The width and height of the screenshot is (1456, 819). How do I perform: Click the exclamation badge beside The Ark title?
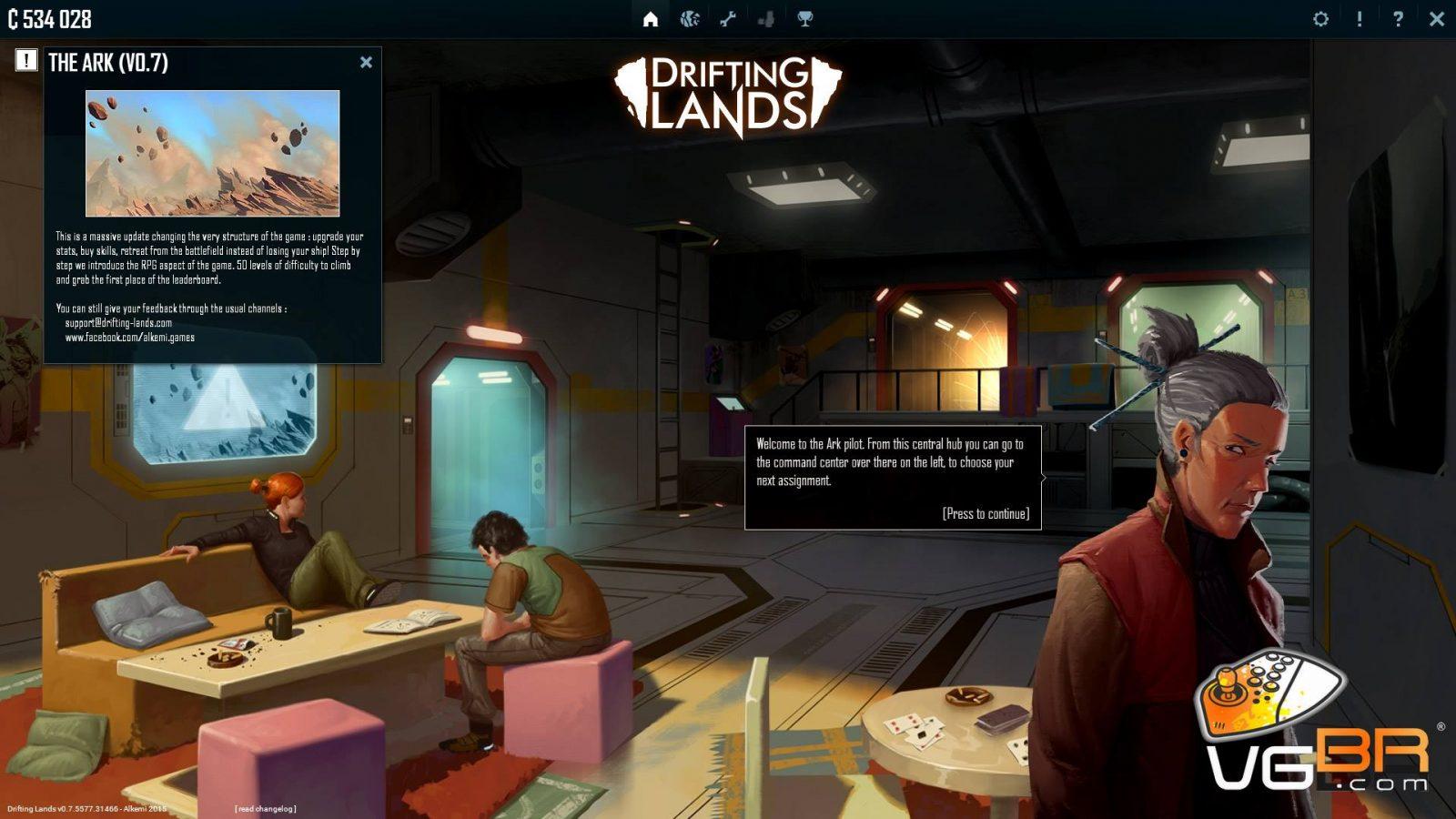[26, 60]
